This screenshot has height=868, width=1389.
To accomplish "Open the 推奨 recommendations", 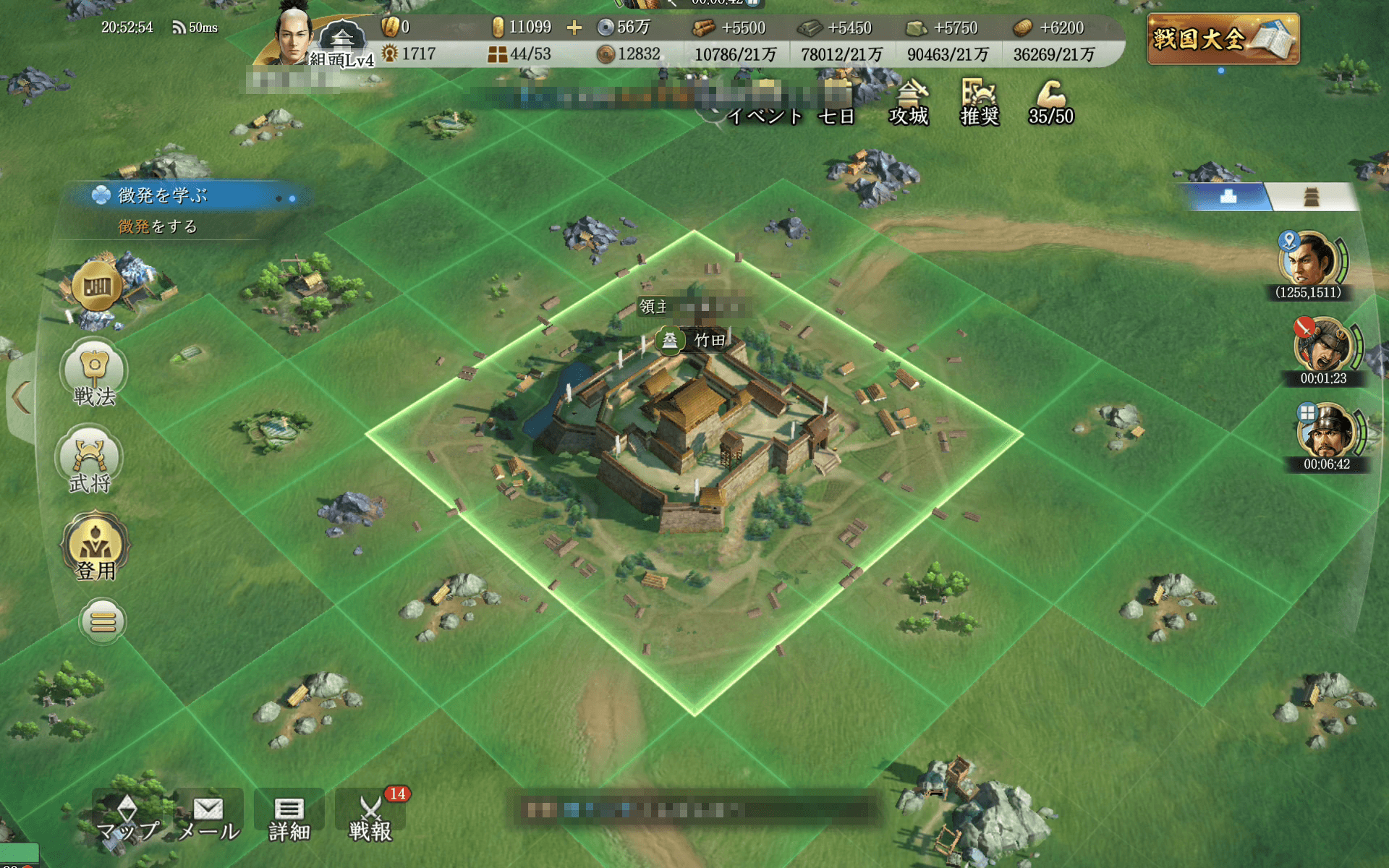I will tap(980, 103).
